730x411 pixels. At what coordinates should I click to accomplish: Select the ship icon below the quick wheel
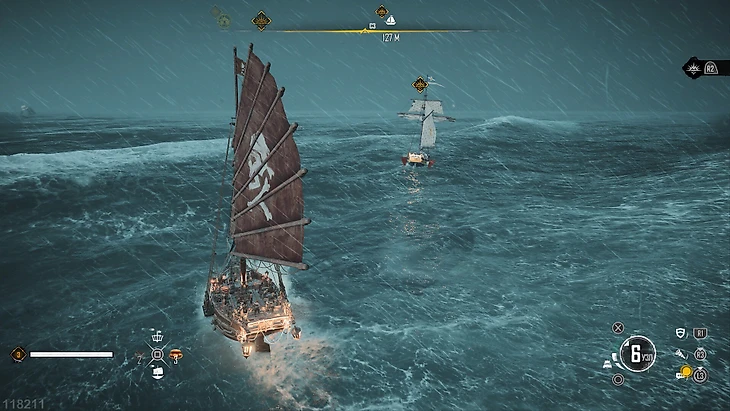(157, 374)
